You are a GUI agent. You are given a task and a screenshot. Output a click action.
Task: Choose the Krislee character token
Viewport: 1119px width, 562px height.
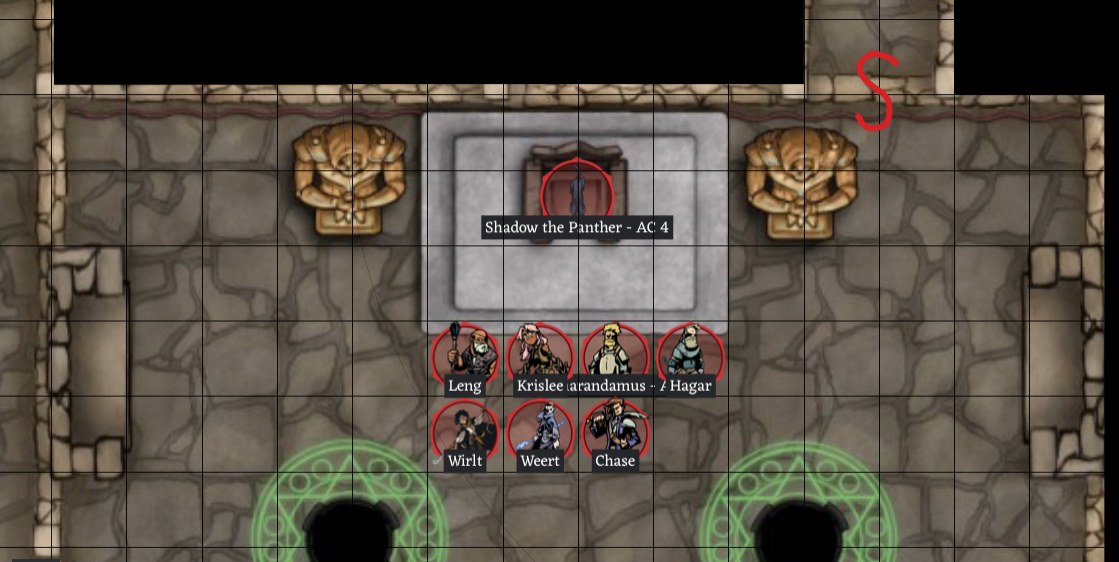tap(540, 353)
